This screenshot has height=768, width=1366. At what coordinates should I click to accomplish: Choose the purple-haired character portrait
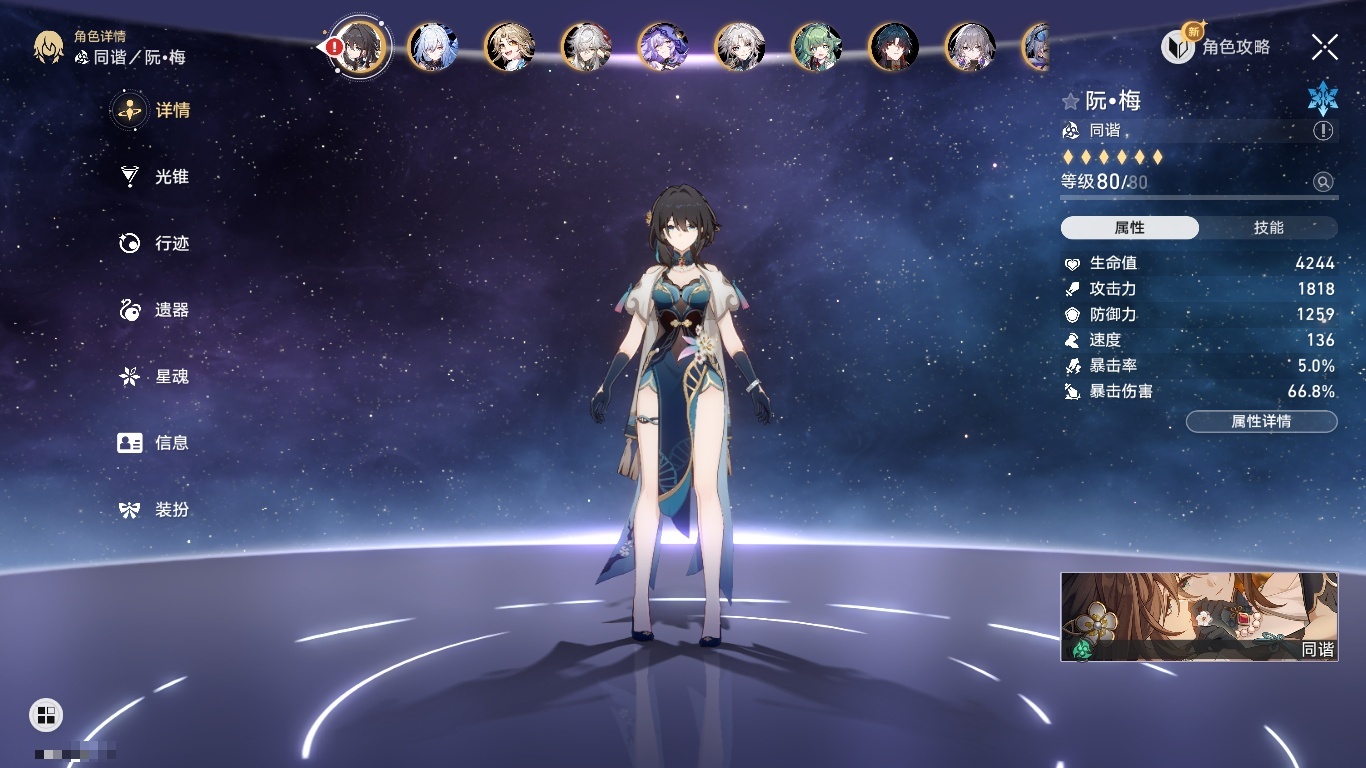663,46
